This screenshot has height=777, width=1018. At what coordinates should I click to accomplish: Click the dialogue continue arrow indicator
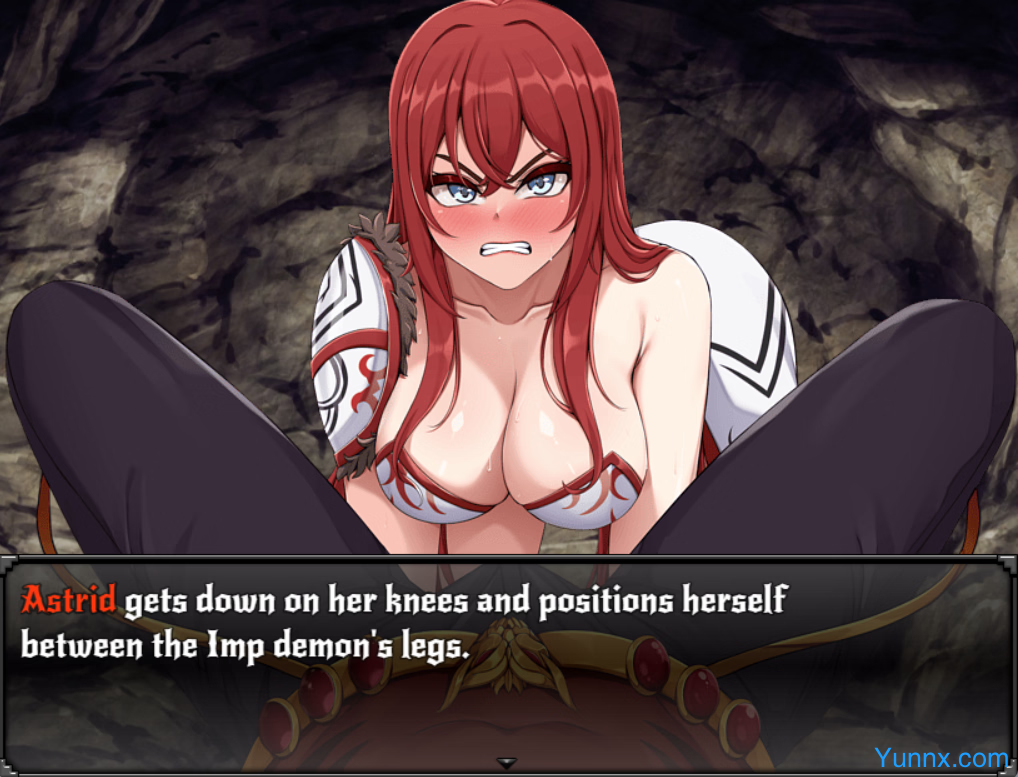[x=507, y=763]
